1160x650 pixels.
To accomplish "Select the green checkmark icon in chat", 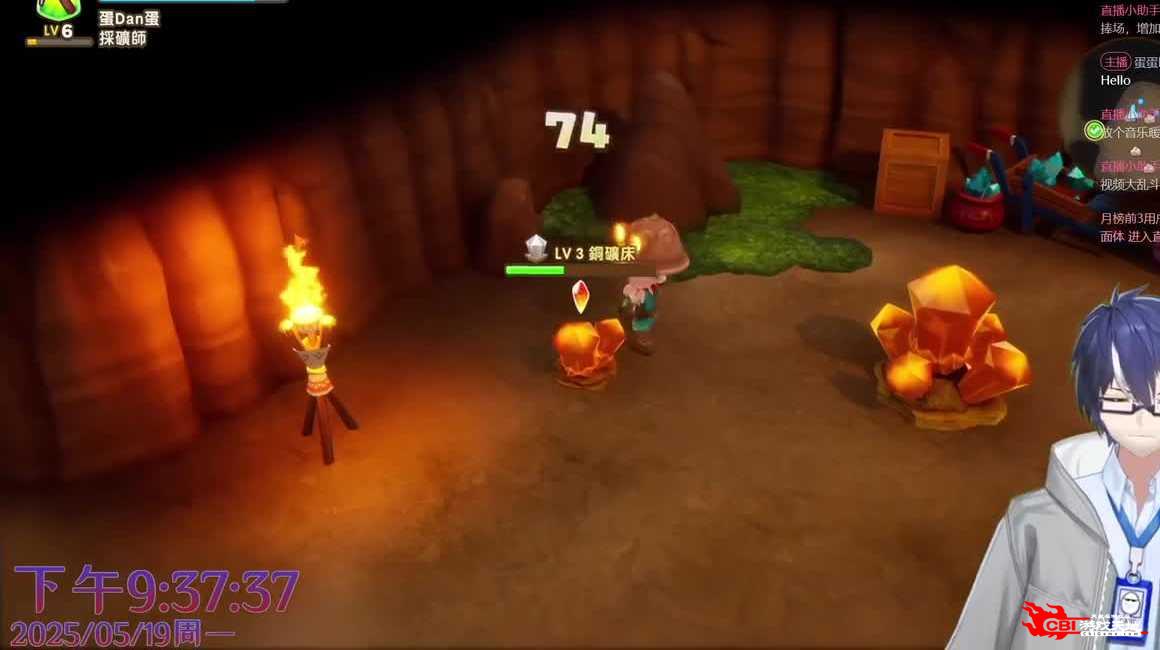I will (x=1092, y=131).
